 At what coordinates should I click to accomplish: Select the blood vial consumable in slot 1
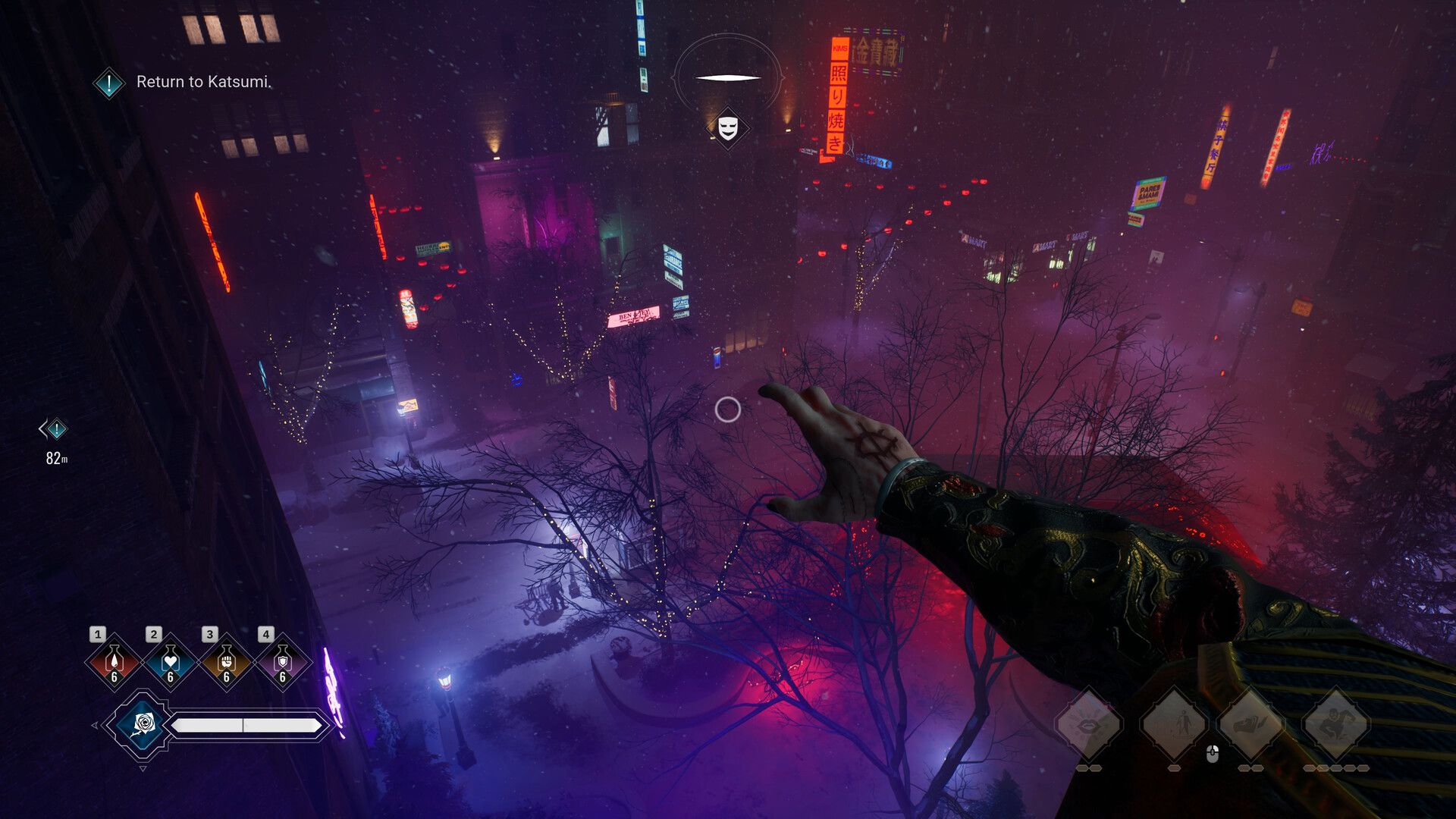pyautogui.click(x=114, y=661)
